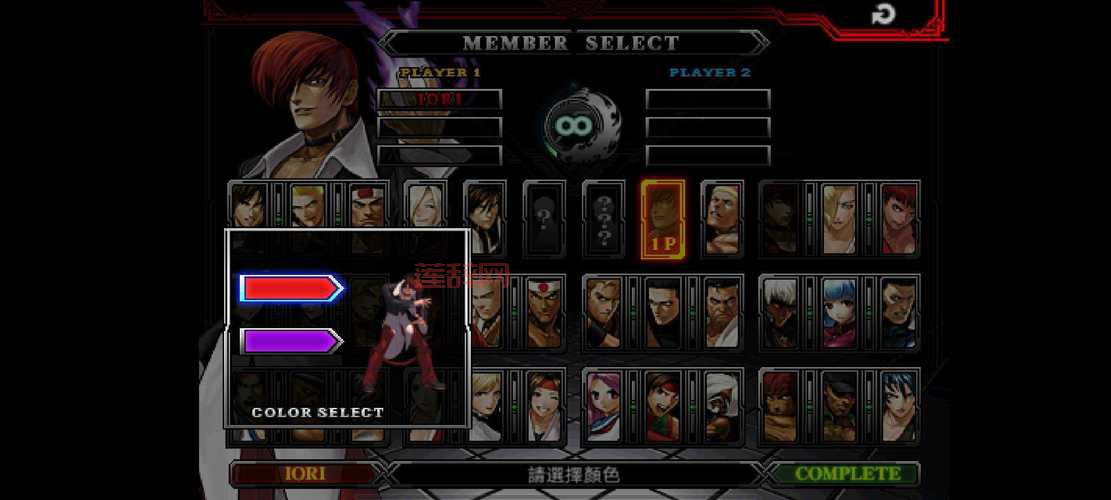Select the single question mark random slot
This screenshot has height=500, width=1111.
tap(544, 215)
